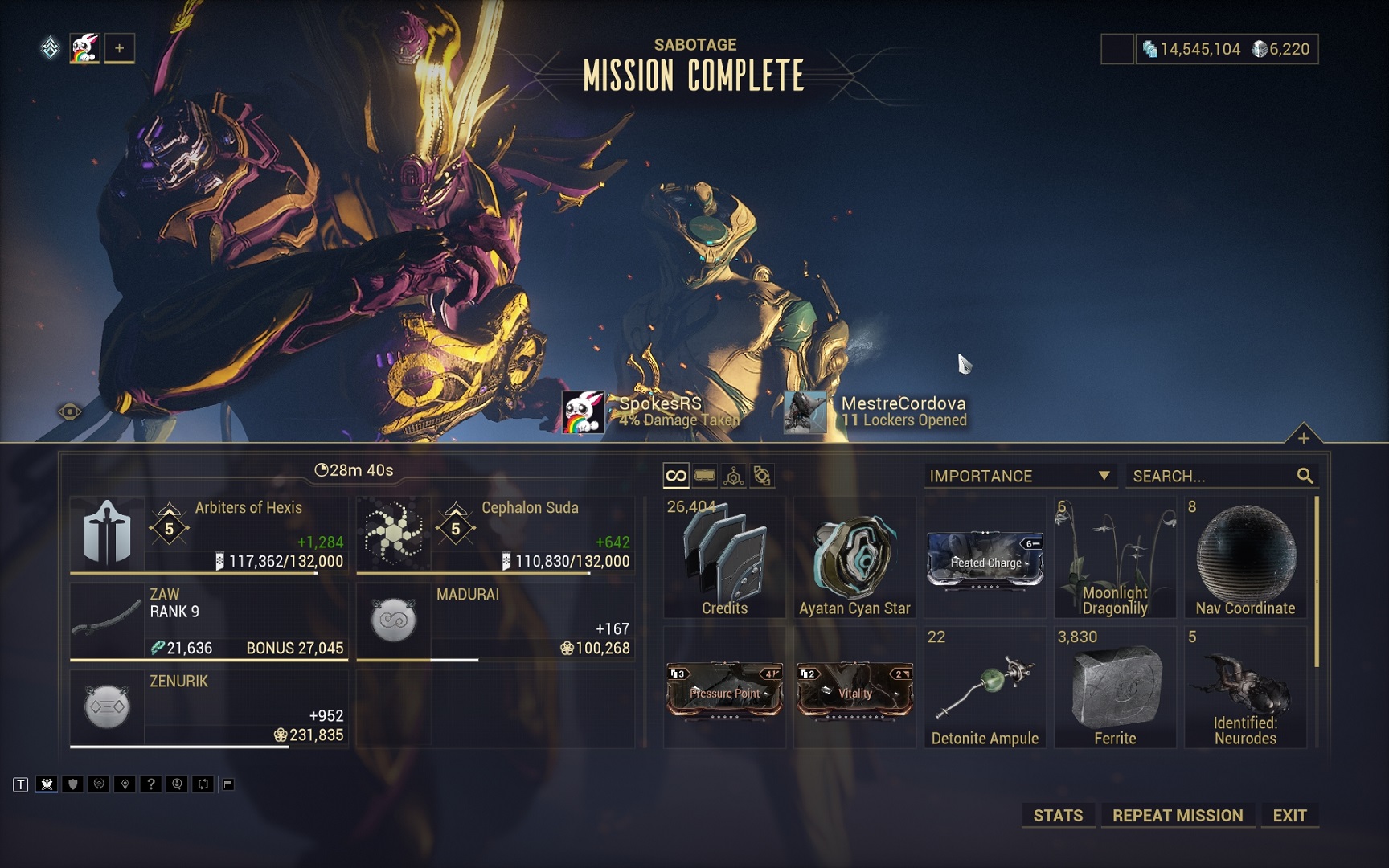Select the Vitality mod card
The width and height of the screenshot is (1389, 868).
point(854,689)
